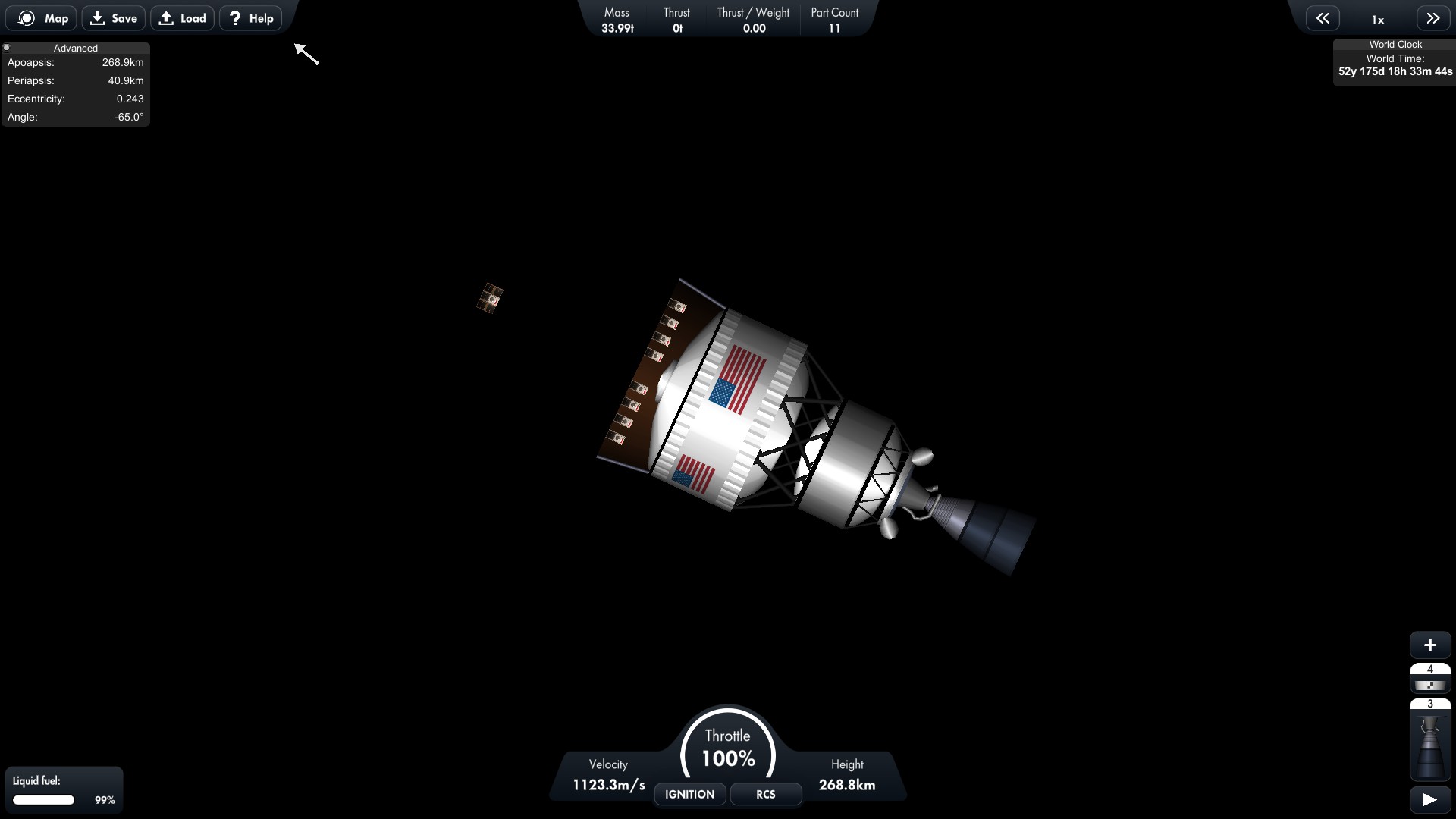Toggle the Advanced panel display mode

7,47
